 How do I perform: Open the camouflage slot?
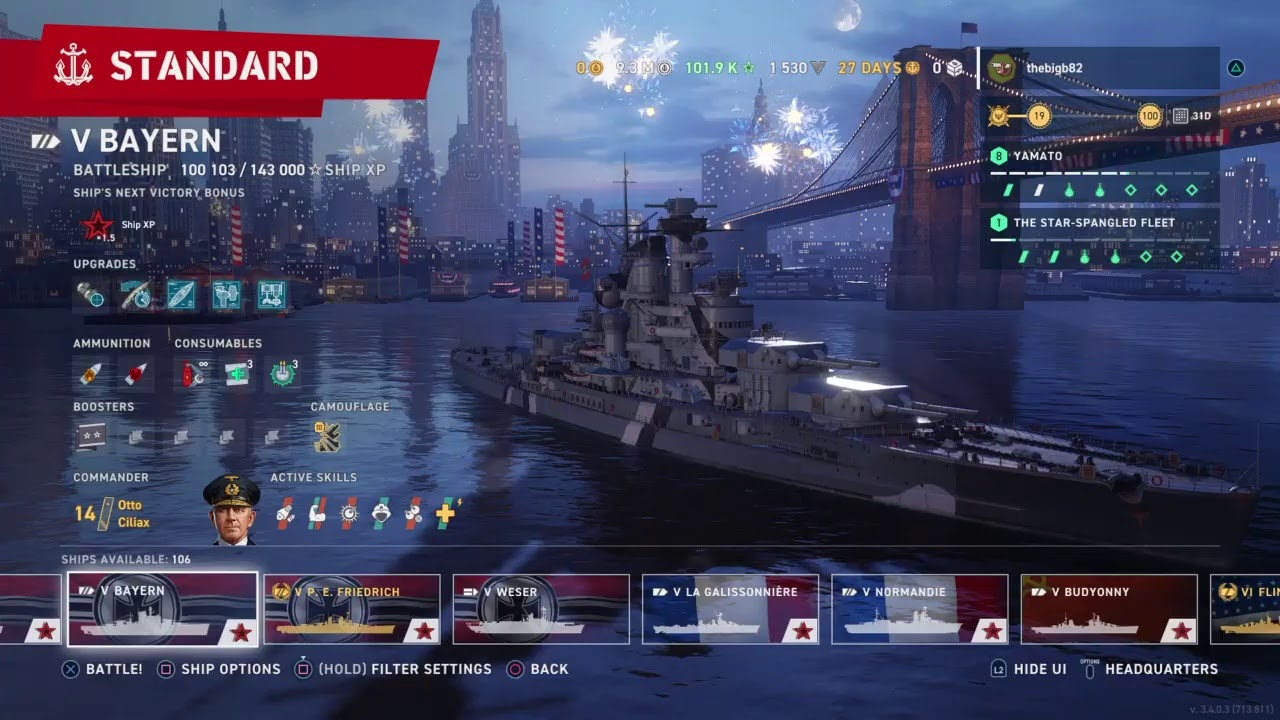tap(327, 436)
